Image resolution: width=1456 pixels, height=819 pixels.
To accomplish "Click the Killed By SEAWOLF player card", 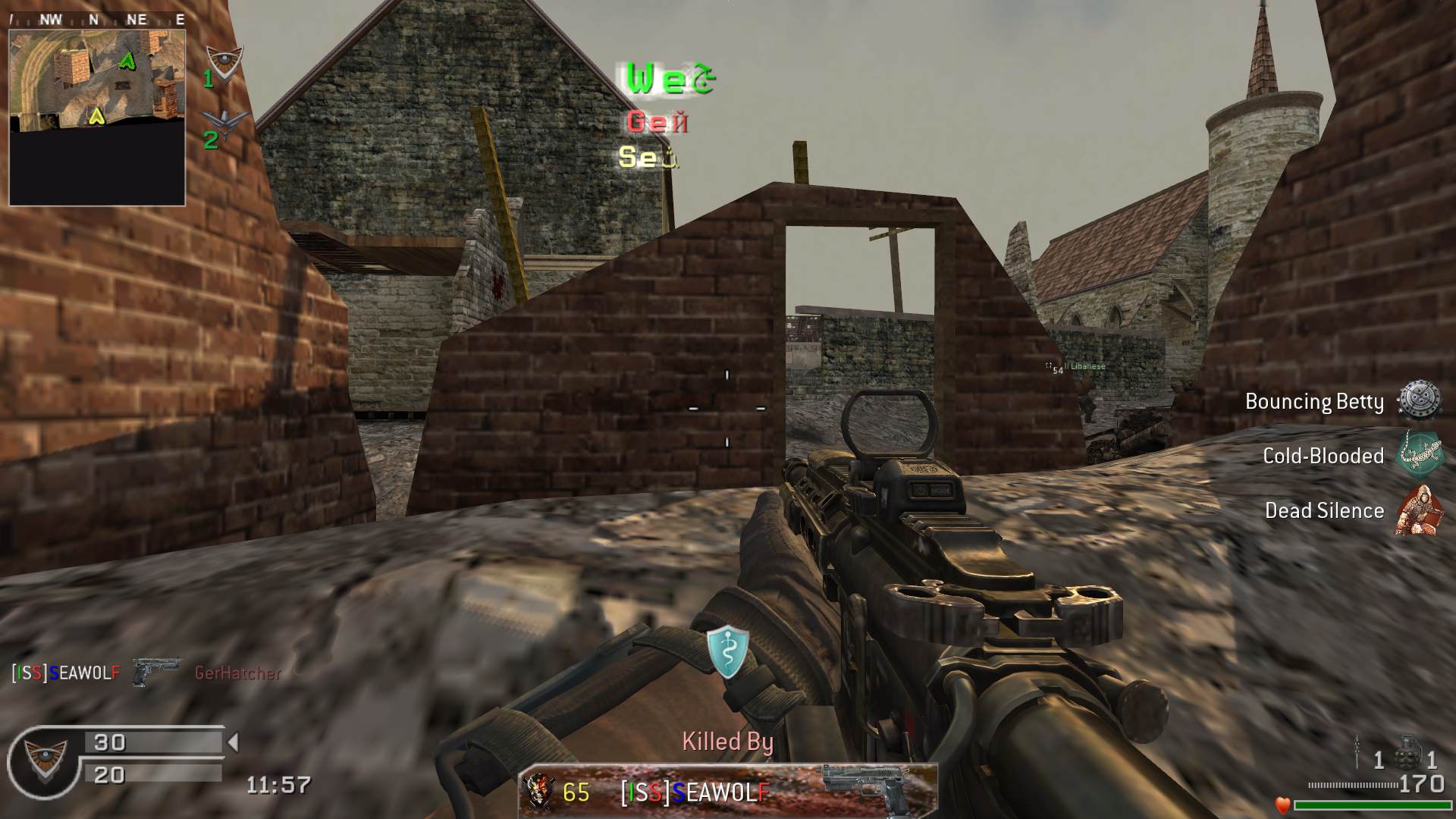I will (x=728, y=792).
